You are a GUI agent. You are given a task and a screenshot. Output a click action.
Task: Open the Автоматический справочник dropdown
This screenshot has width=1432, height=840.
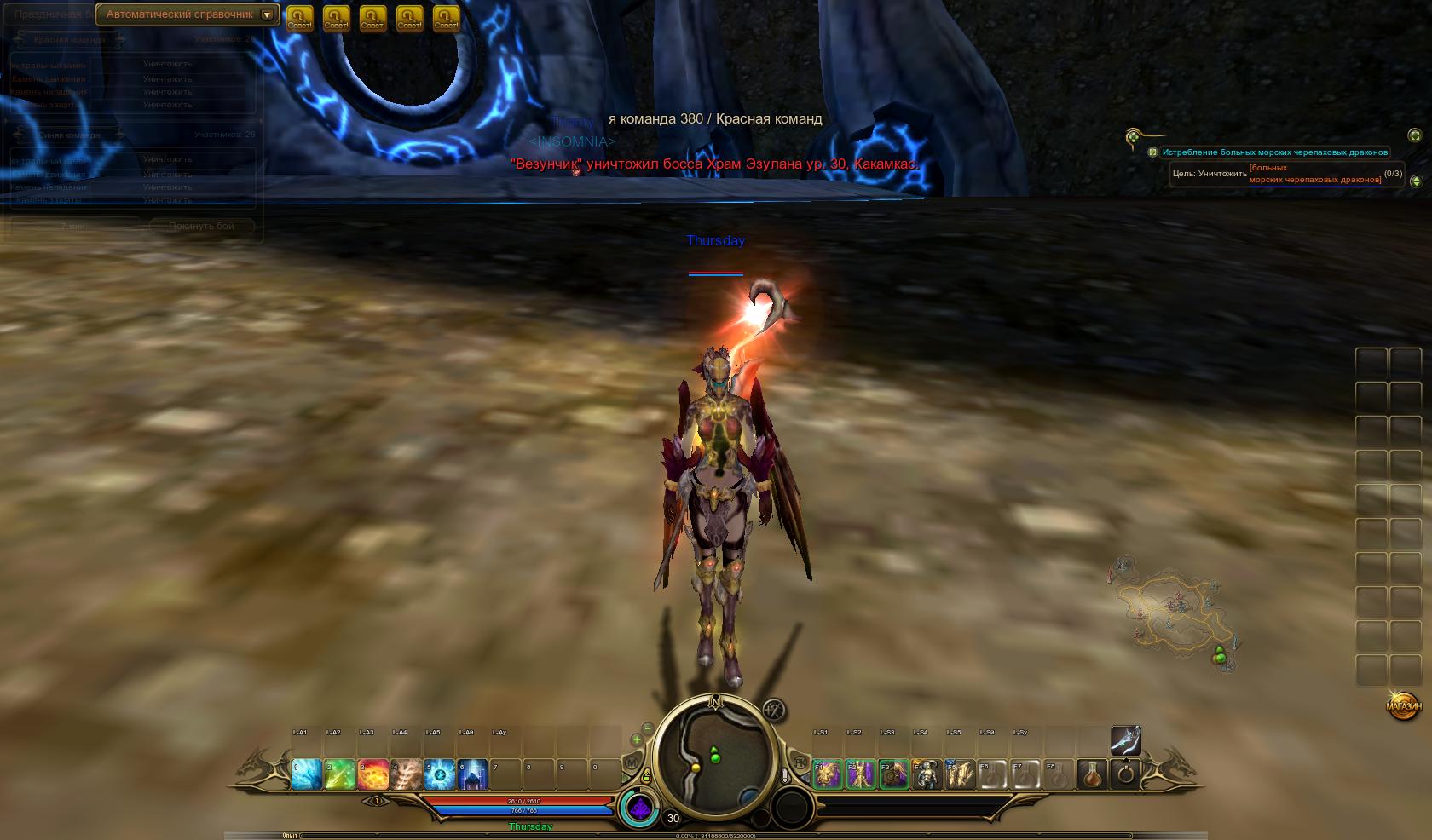point(268,15)
